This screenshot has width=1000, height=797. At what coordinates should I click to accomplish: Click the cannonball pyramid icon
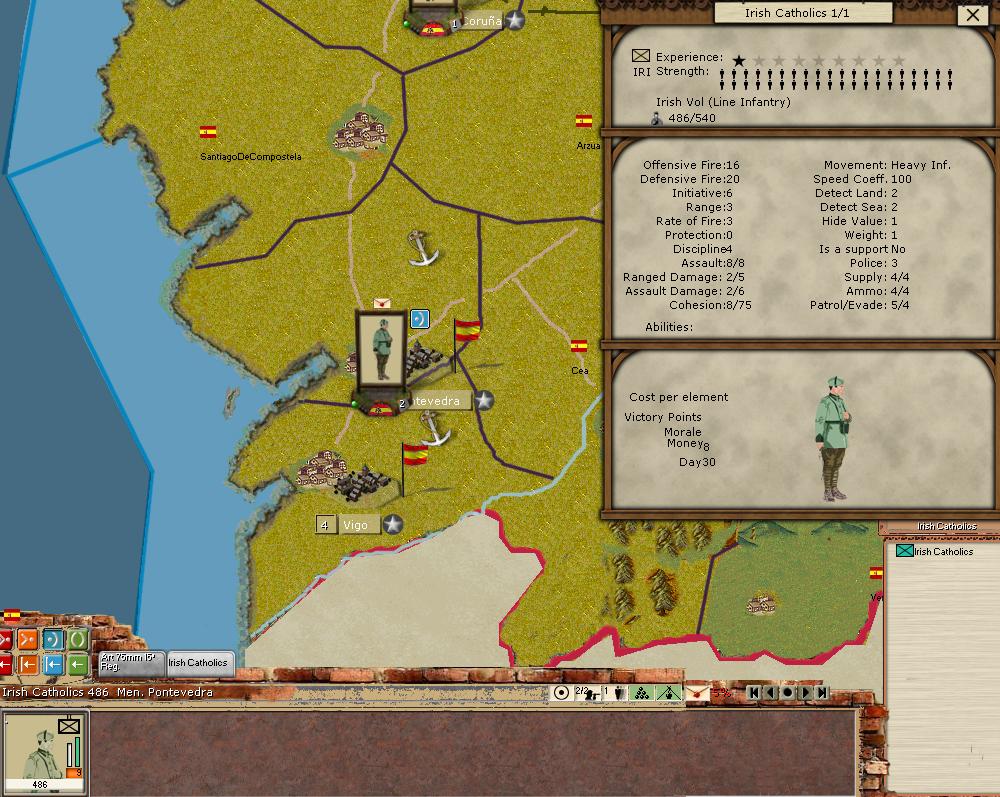(x=641, y=692)
